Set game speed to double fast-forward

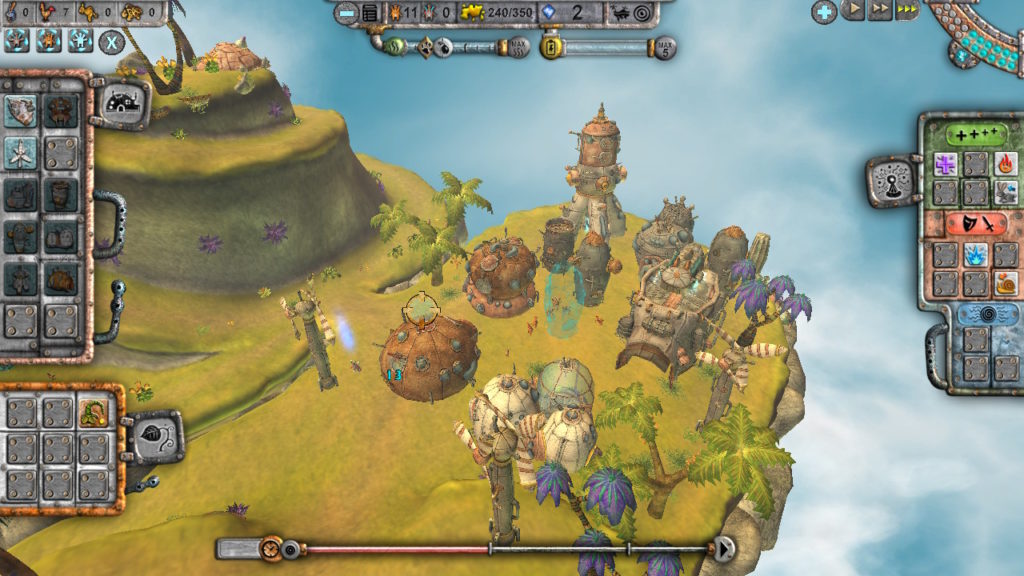[x=880, y=10]
